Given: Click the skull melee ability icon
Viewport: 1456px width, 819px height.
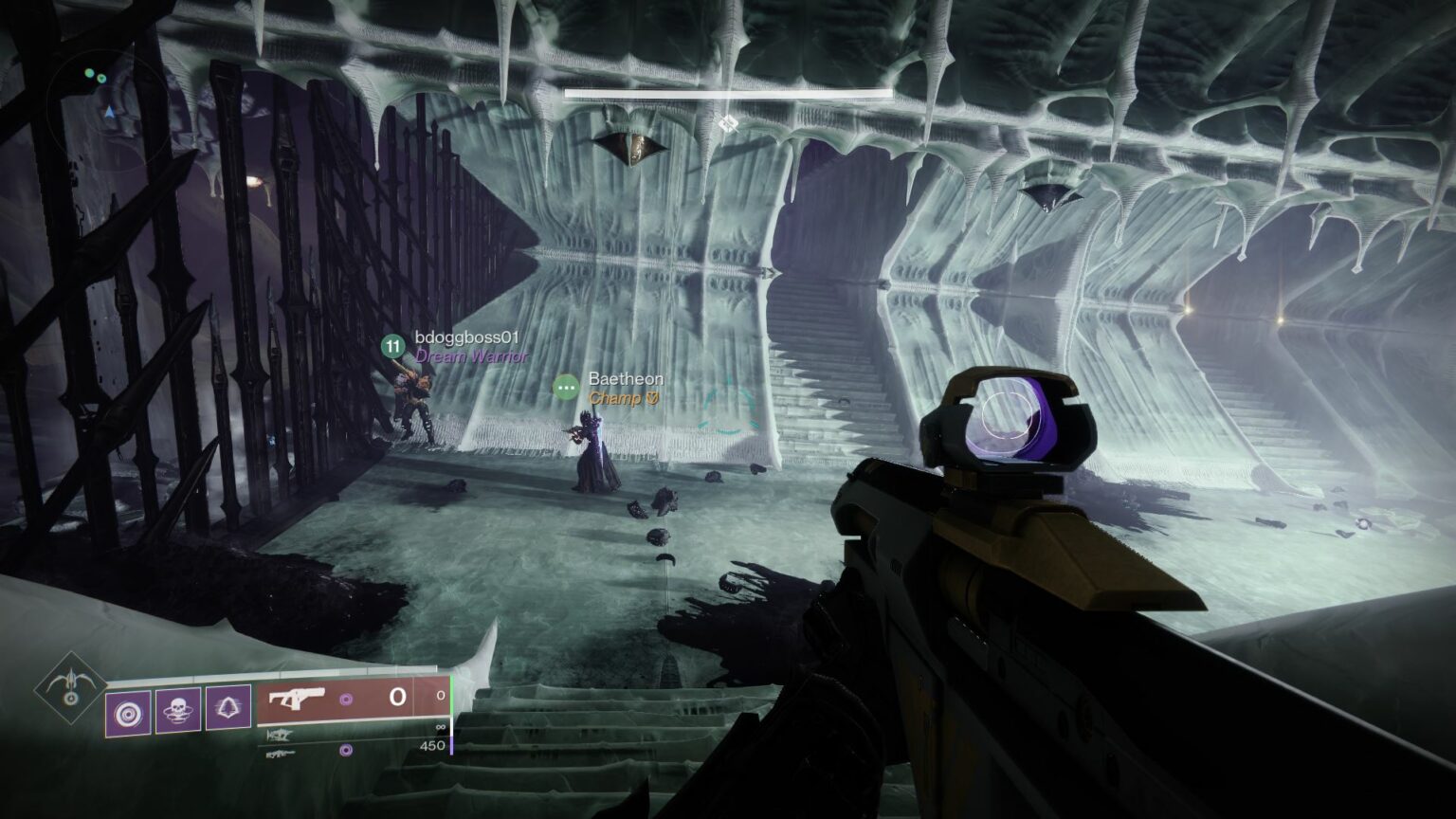Looking at the screenshot, I should coord(176,711).
